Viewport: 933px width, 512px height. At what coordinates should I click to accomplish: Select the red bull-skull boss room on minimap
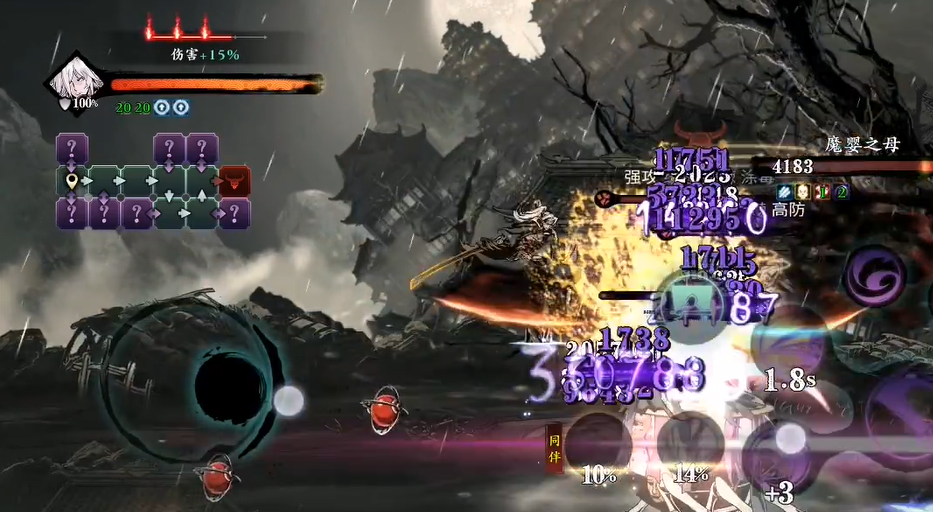(x=234, y=181)
